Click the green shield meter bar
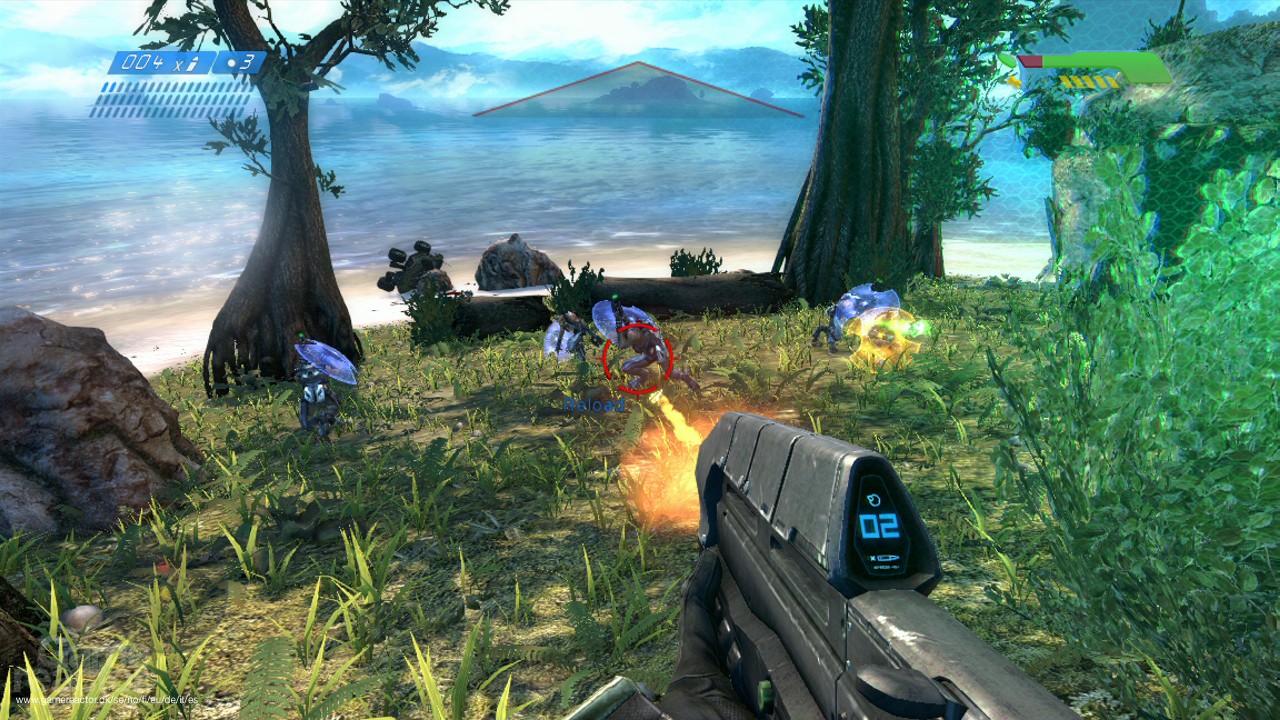The height and width of the screenshot is (720, 1280). pos(1110,65)
